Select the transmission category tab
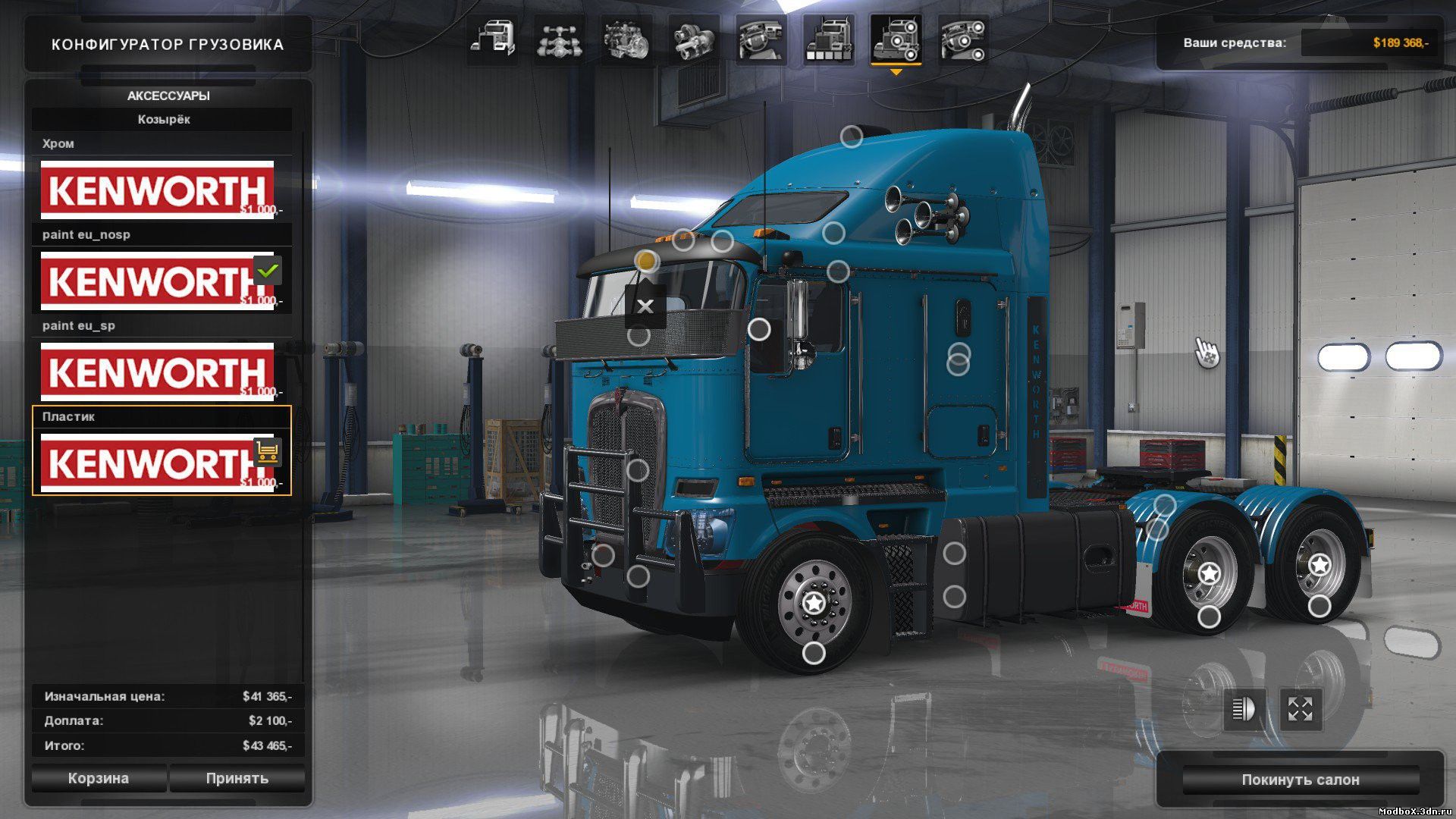 693,39
